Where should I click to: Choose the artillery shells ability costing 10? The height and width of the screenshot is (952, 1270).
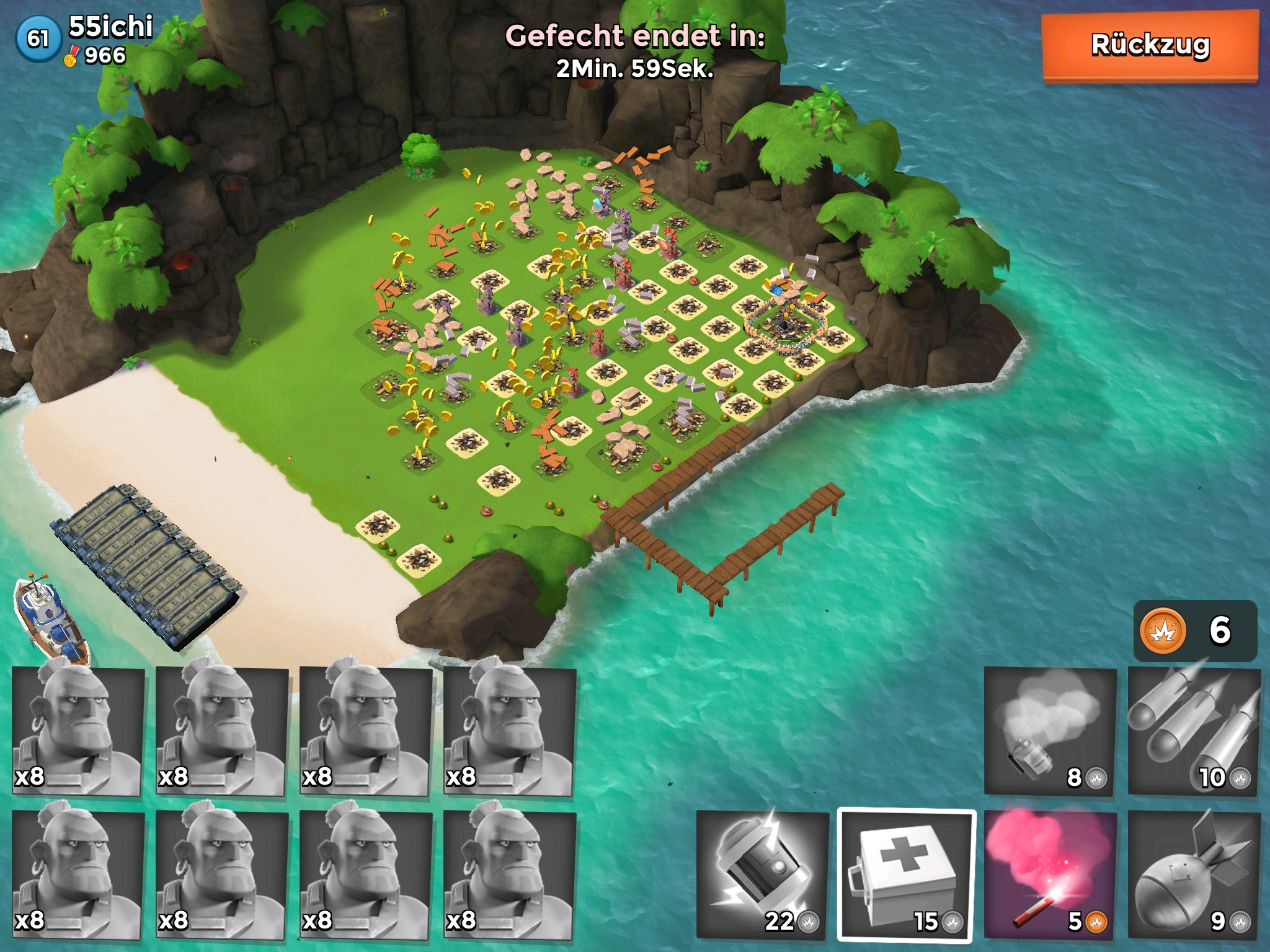1193,731
